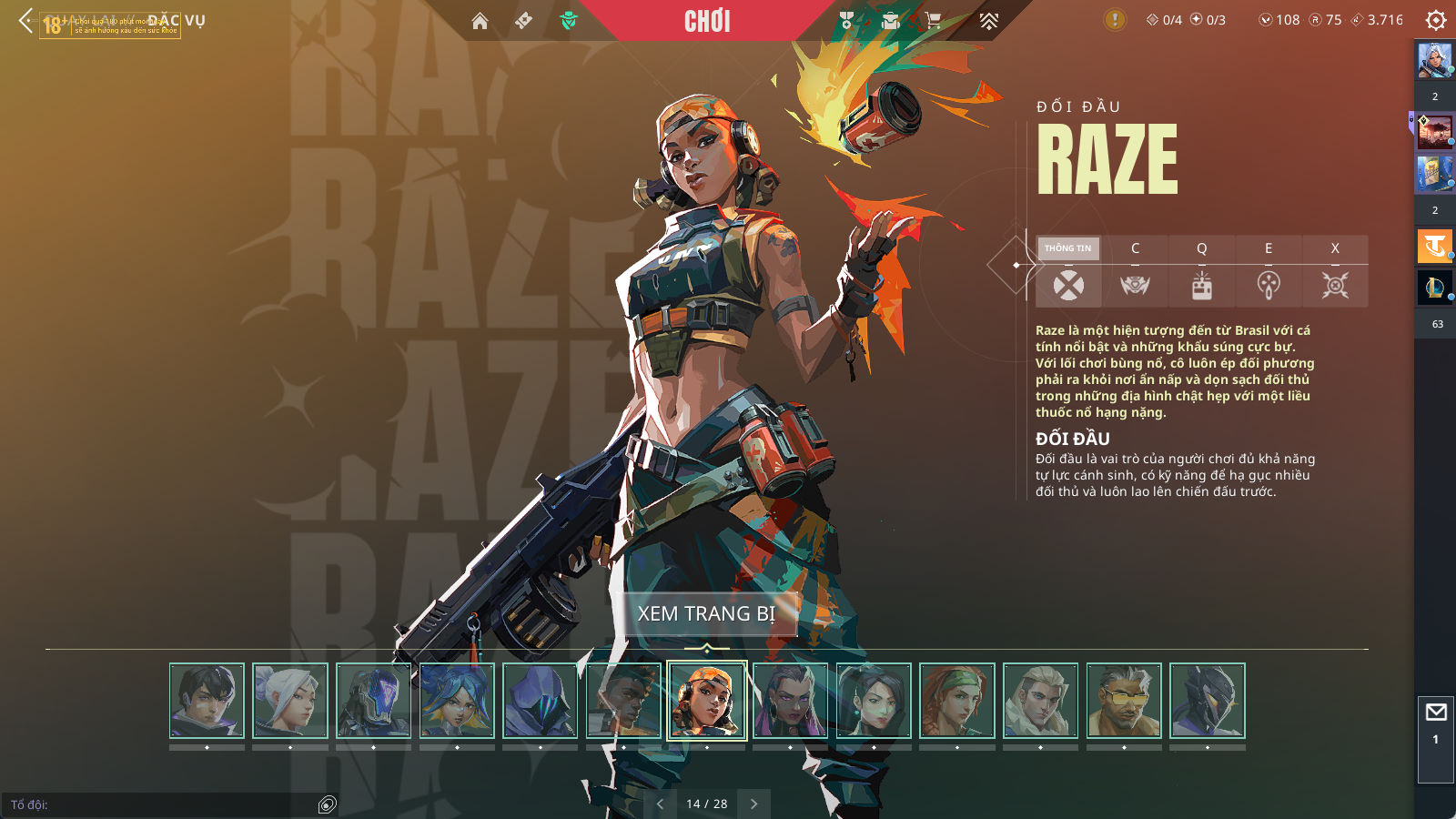Open the career medal icon
1456x819 pixels.
[x=847, y=21]
